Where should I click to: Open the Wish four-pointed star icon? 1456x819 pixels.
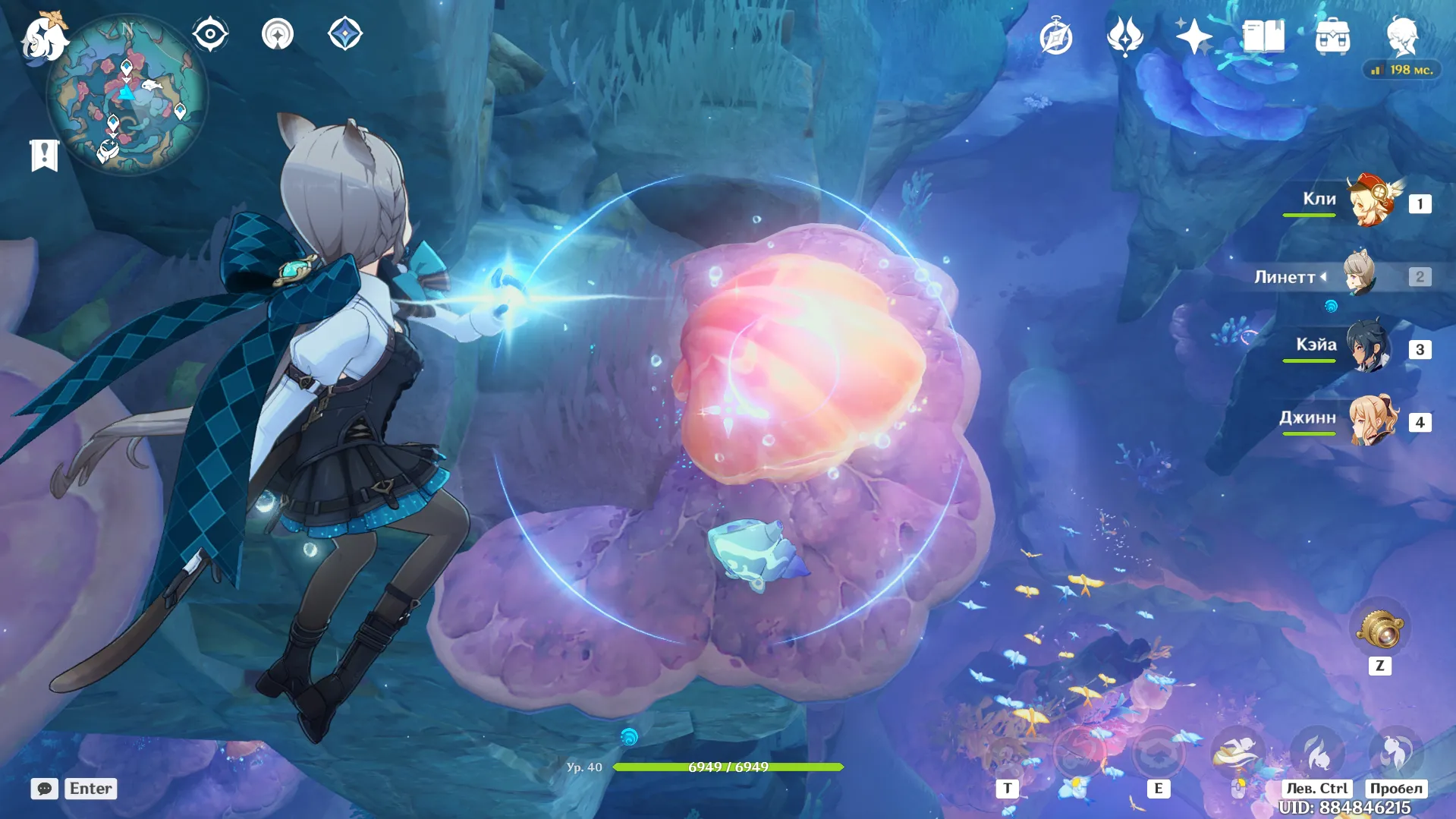[1193, 36]
